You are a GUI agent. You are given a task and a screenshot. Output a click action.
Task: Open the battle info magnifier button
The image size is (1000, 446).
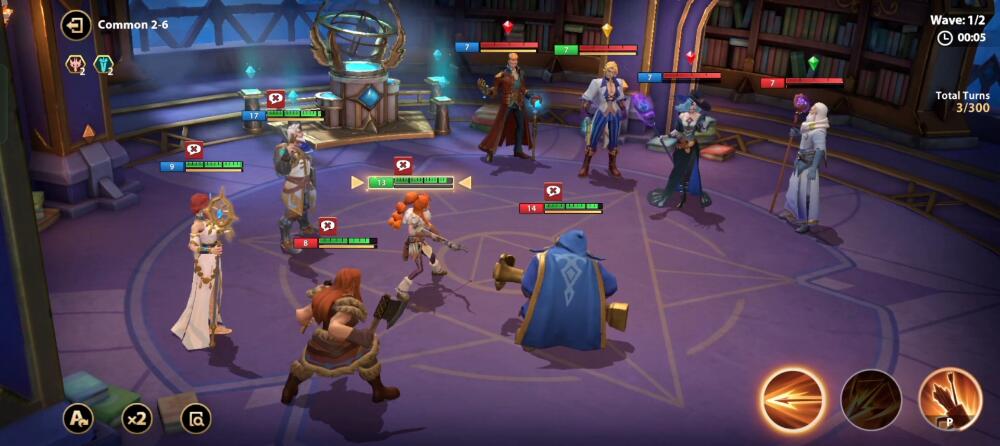click(197, 418)
